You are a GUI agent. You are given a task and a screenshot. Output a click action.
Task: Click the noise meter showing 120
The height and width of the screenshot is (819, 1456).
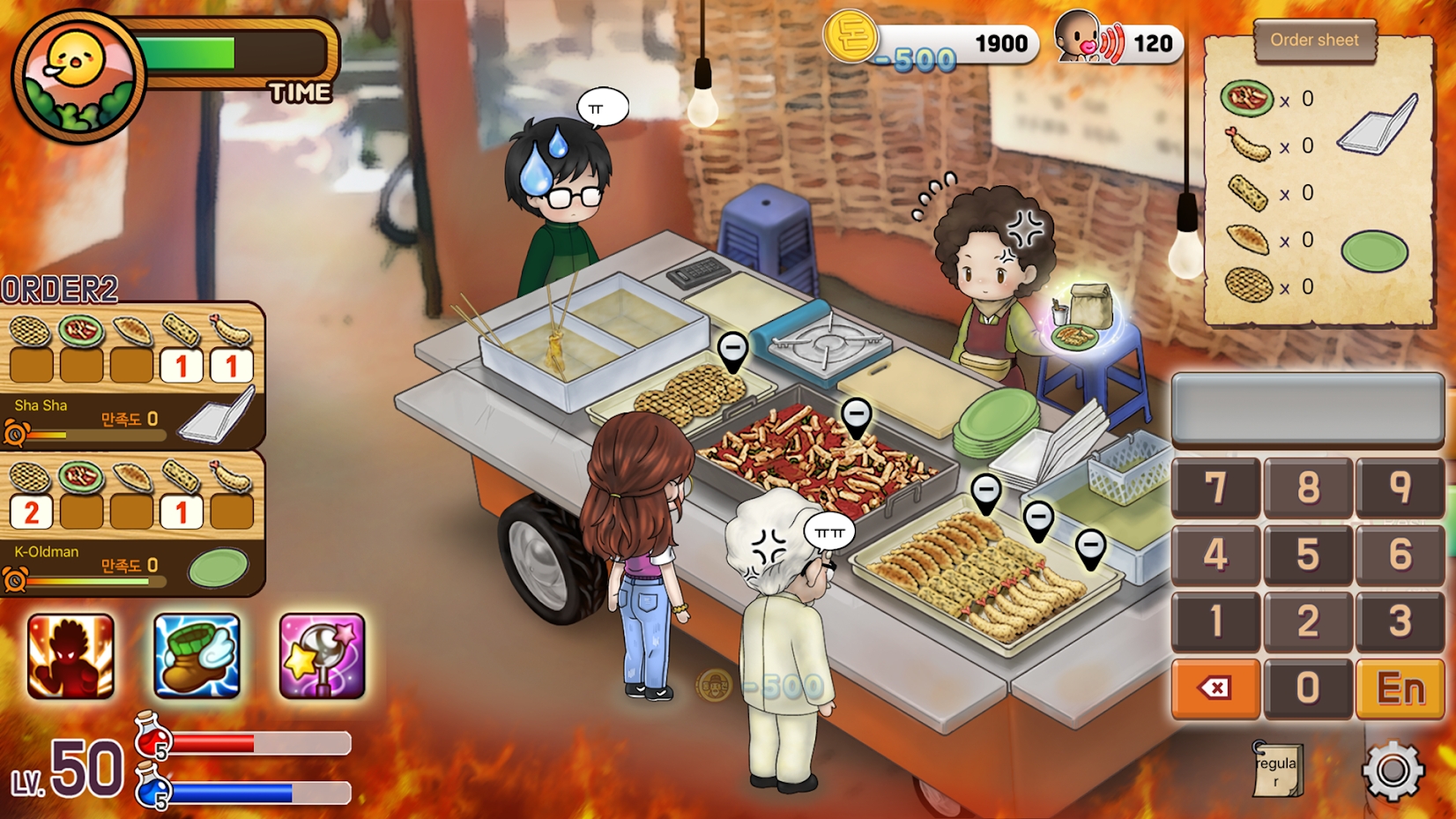(x=1137, y=41)
